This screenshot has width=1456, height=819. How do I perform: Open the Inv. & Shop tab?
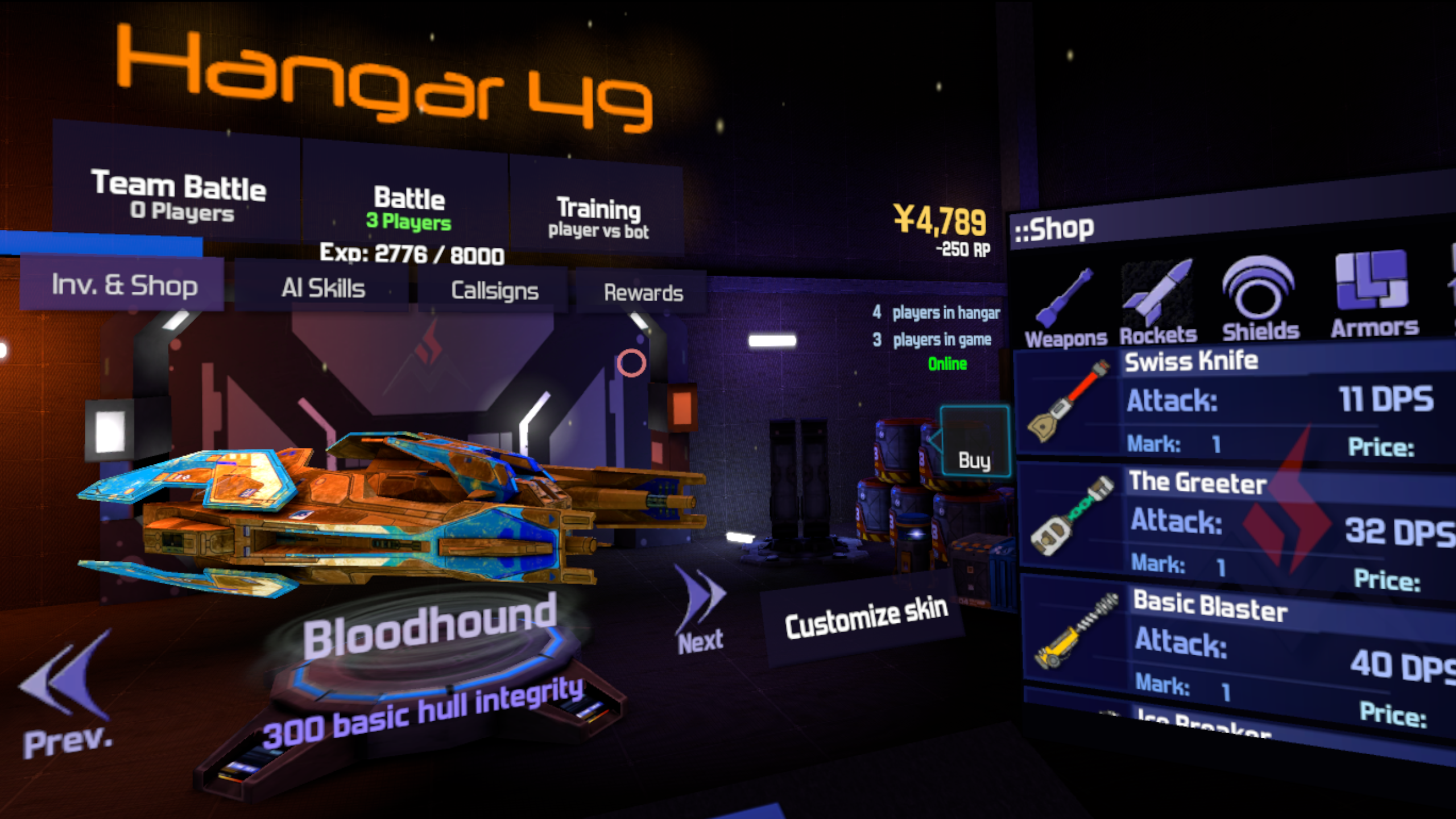(x=123, y=284)
